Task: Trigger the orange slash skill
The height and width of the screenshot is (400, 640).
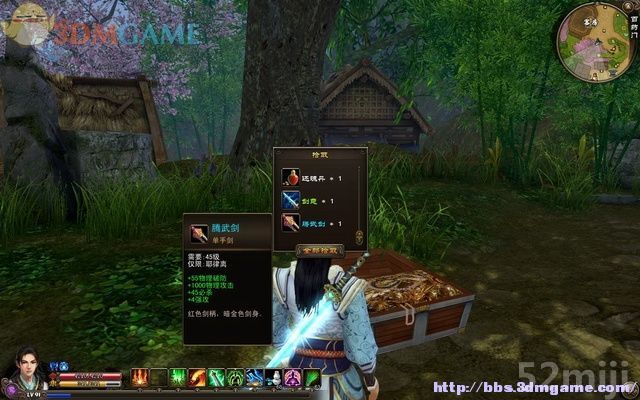Action: (x=198, y=377)
